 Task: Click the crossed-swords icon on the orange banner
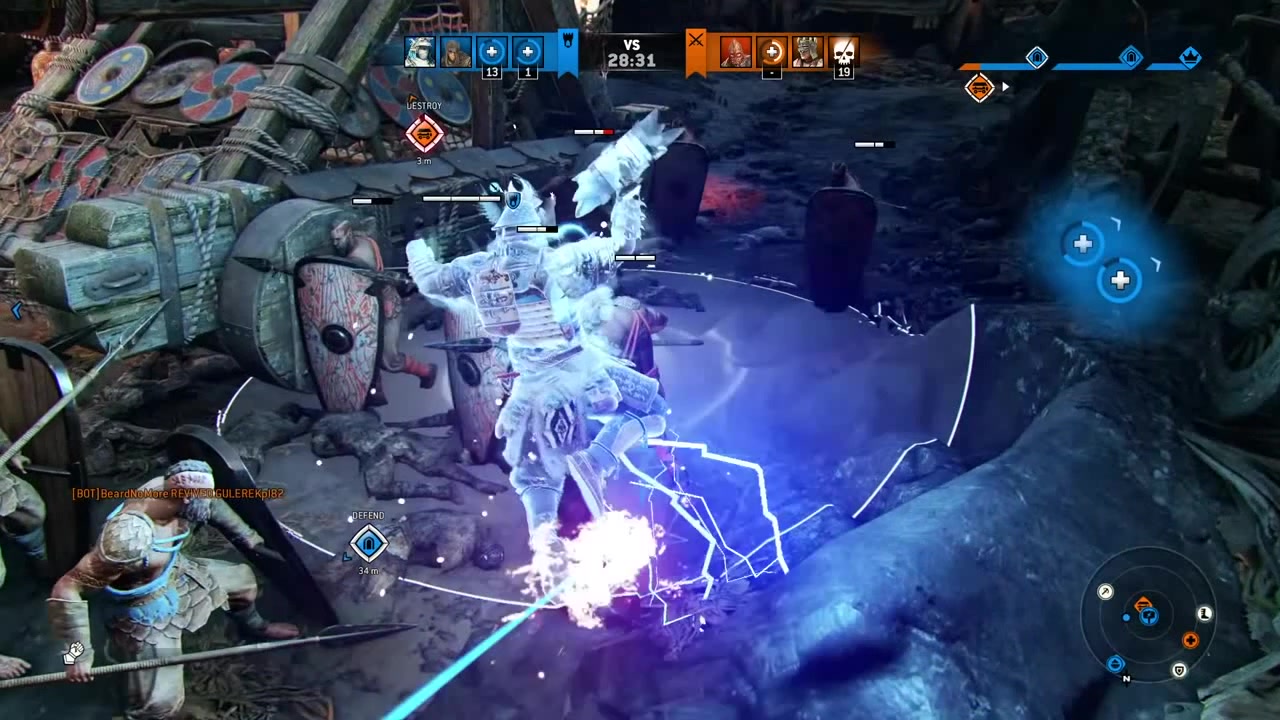[x=694, y=44]
